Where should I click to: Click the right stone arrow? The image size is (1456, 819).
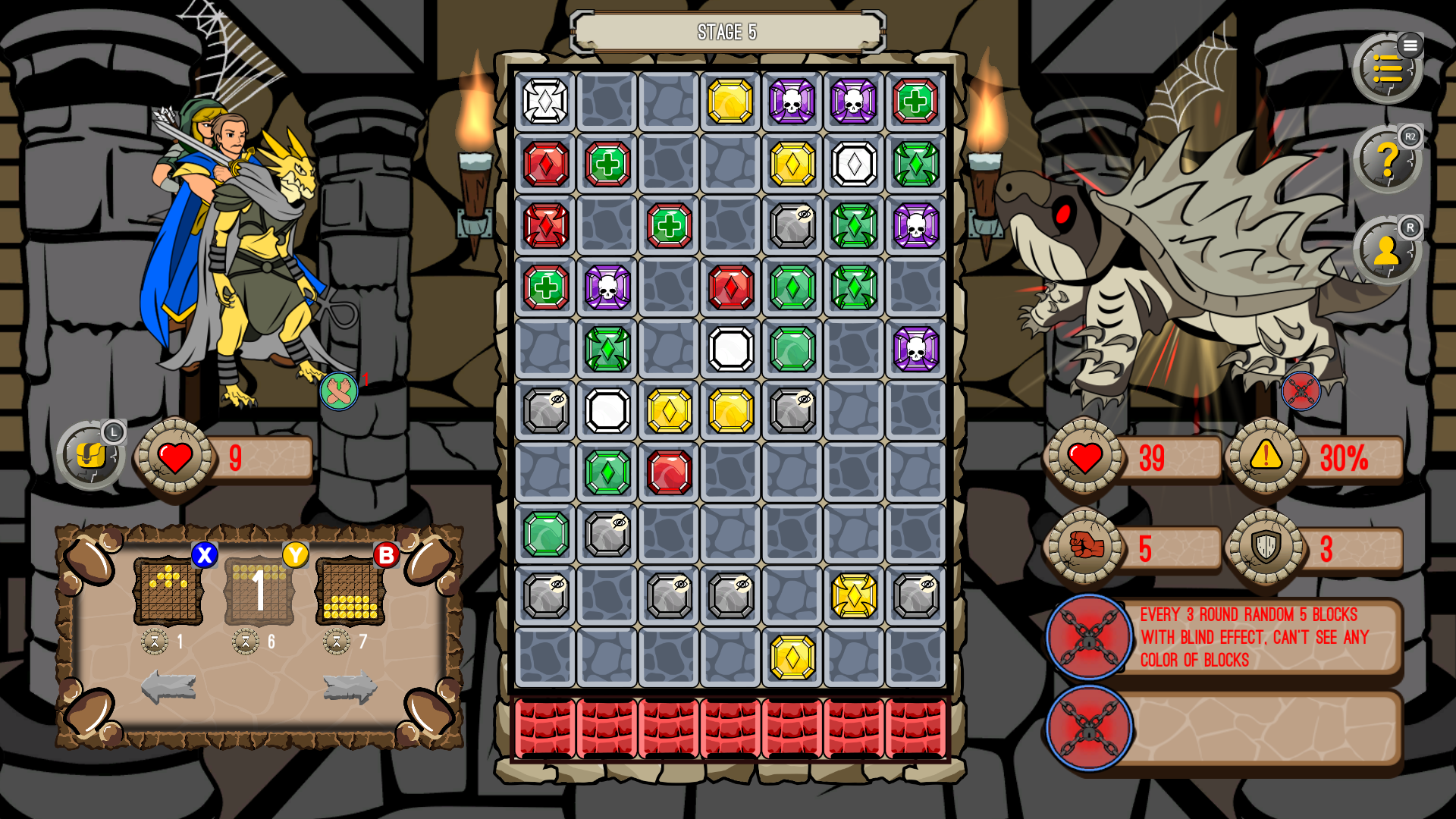(350, 687)
